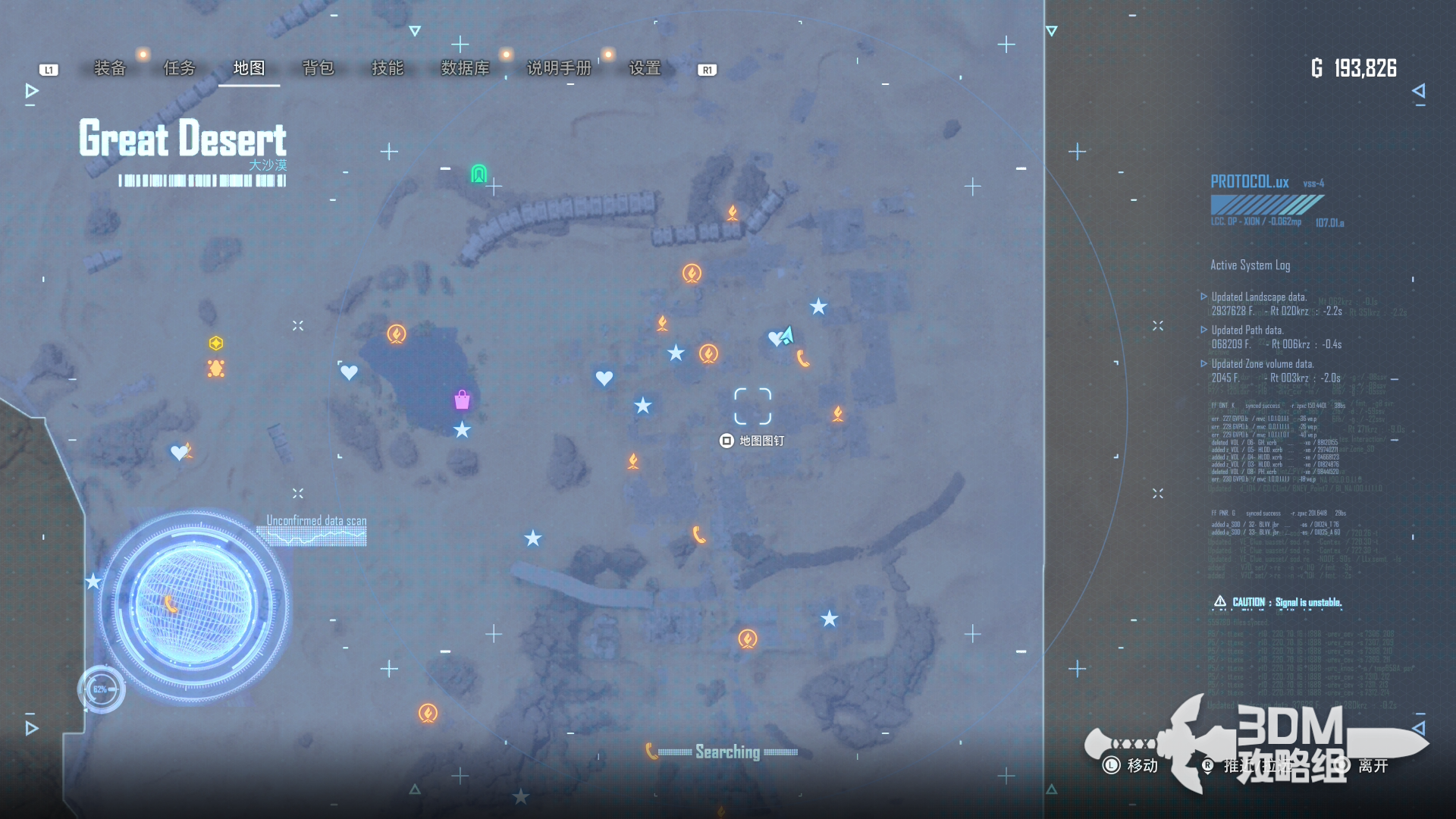
Task: Select the 地图 map tab
Action: pyautogui.click(x=249, y=68)
